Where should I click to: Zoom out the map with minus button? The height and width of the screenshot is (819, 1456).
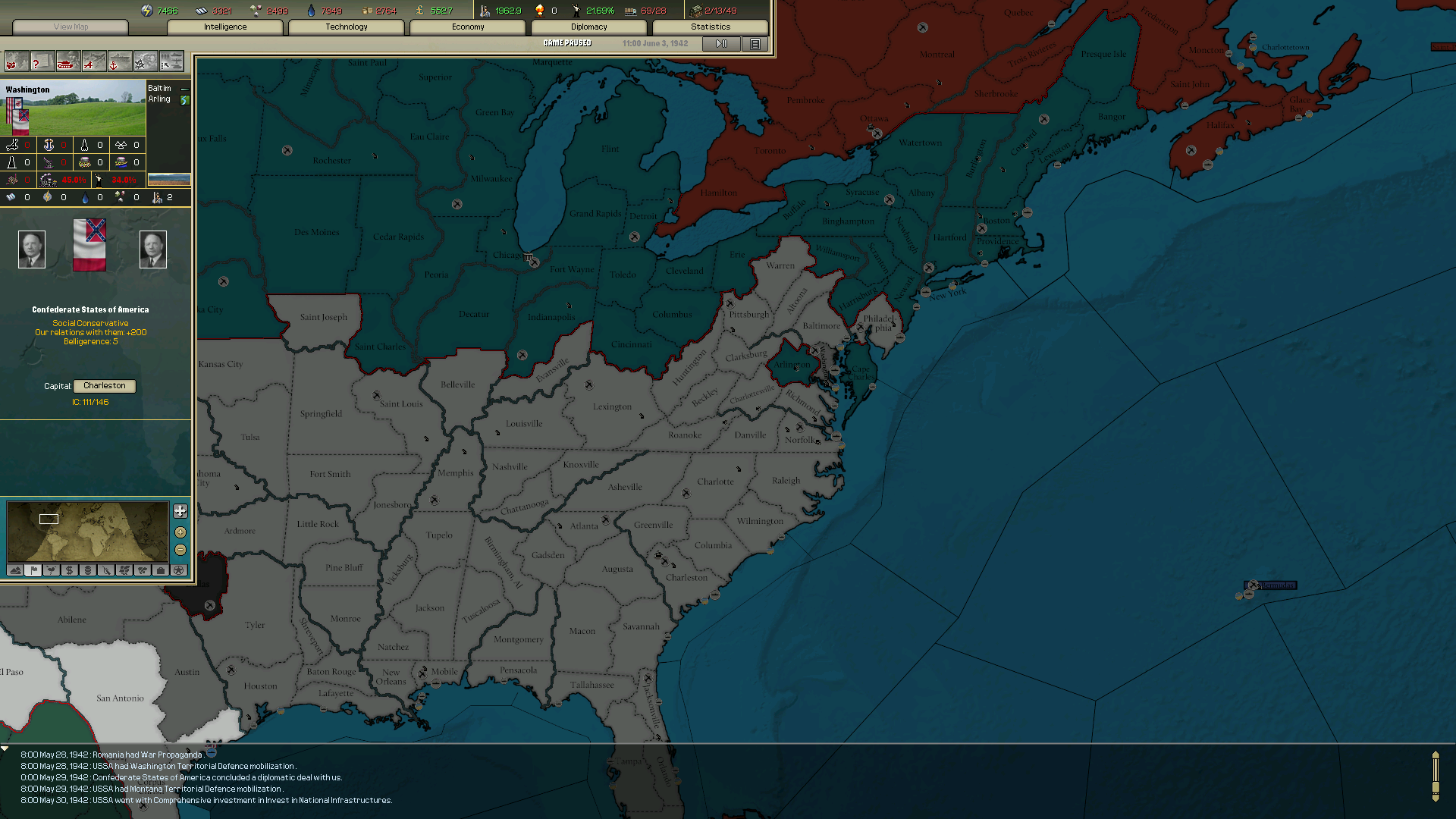click(x=180, y=550)
